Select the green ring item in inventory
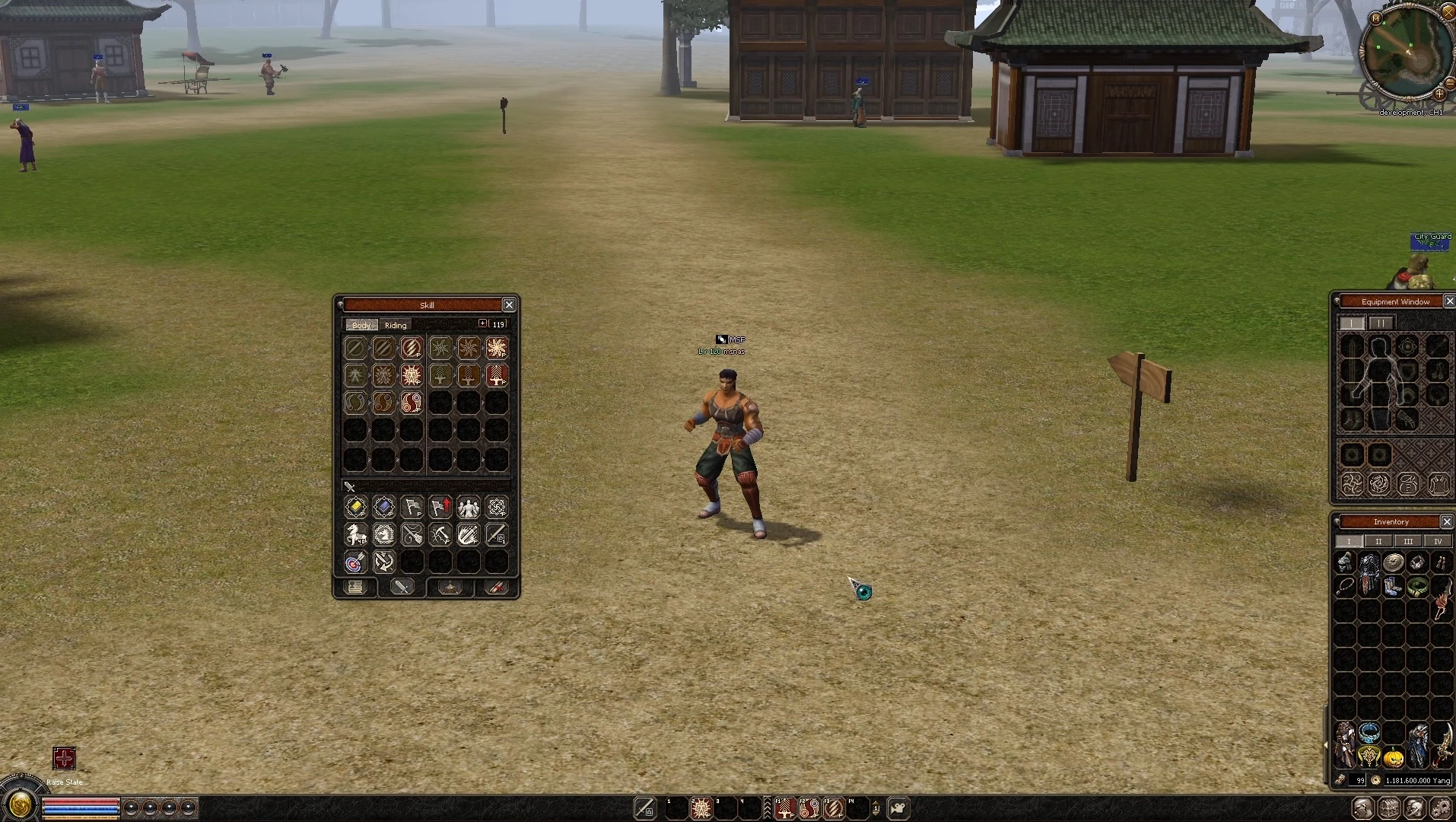This screenshot has width=1456, height=822. point(1417,586)
